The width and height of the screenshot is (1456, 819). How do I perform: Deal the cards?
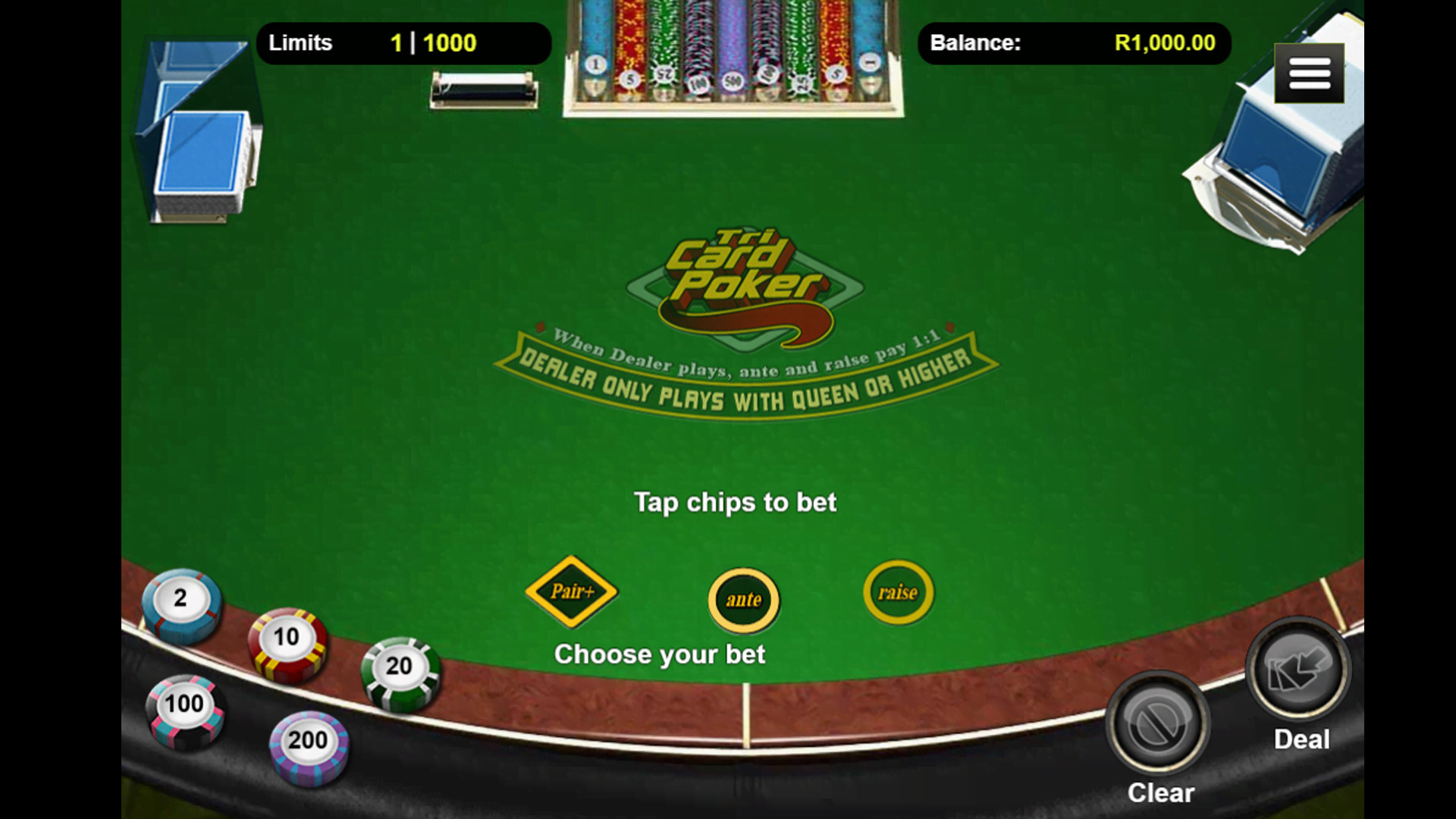coord(1299,670)
